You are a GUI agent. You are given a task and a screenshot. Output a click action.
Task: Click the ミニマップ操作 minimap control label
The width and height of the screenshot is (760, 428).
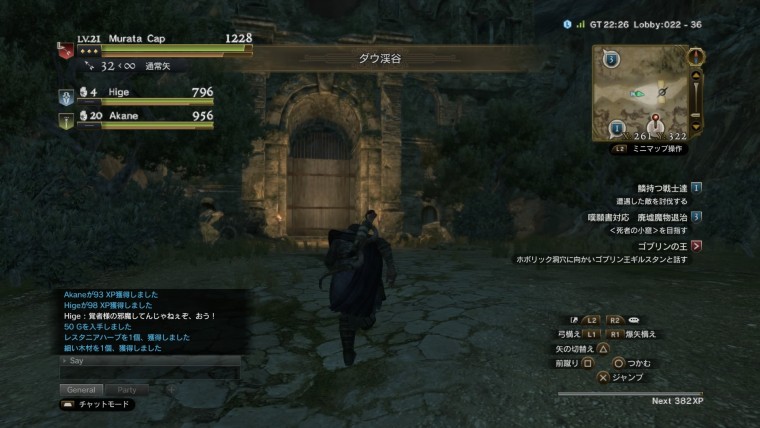pyautogui.click(x=656, y=148)
